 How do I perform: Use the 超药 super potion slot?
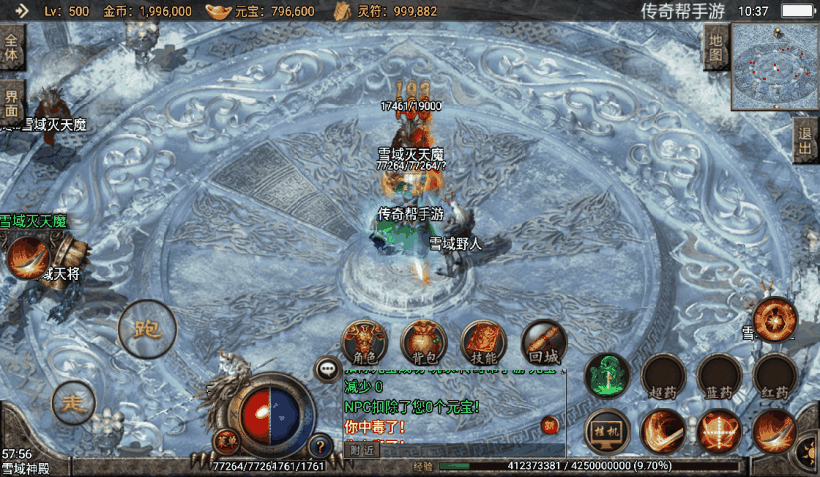[x=663, y=376]
